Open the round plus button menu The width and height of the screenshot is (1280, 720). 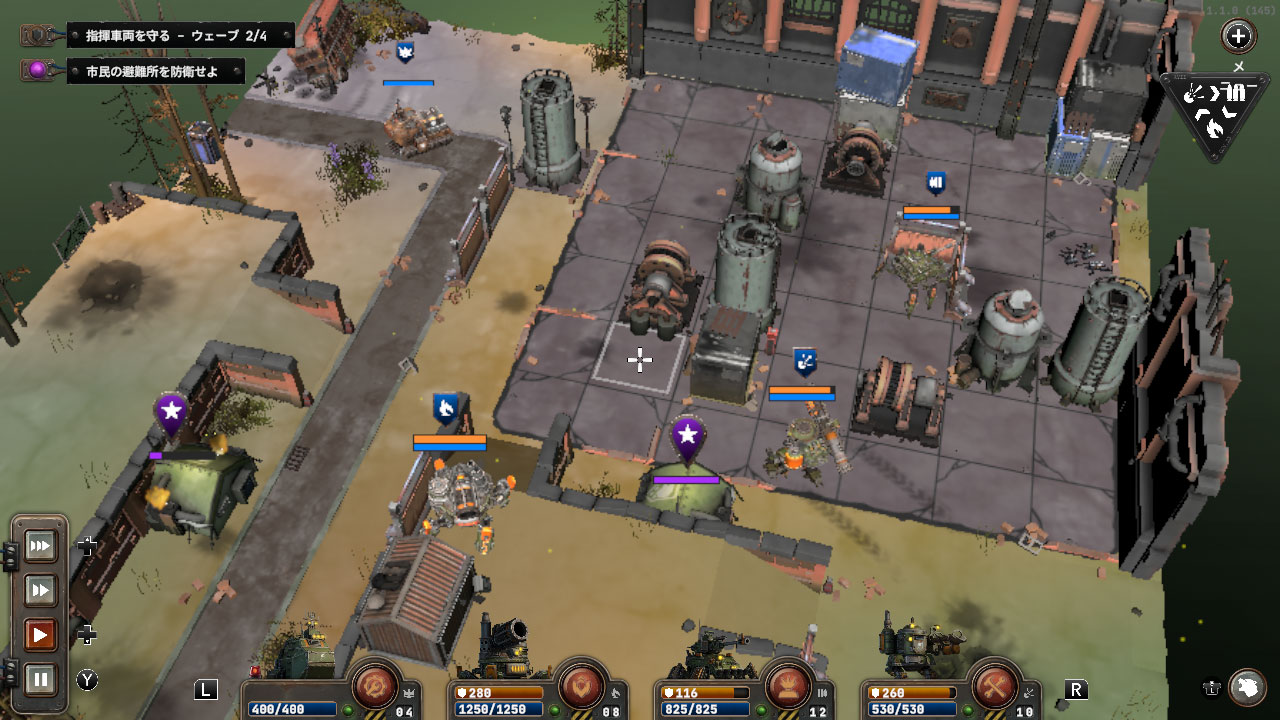(x=1238, y=37)
